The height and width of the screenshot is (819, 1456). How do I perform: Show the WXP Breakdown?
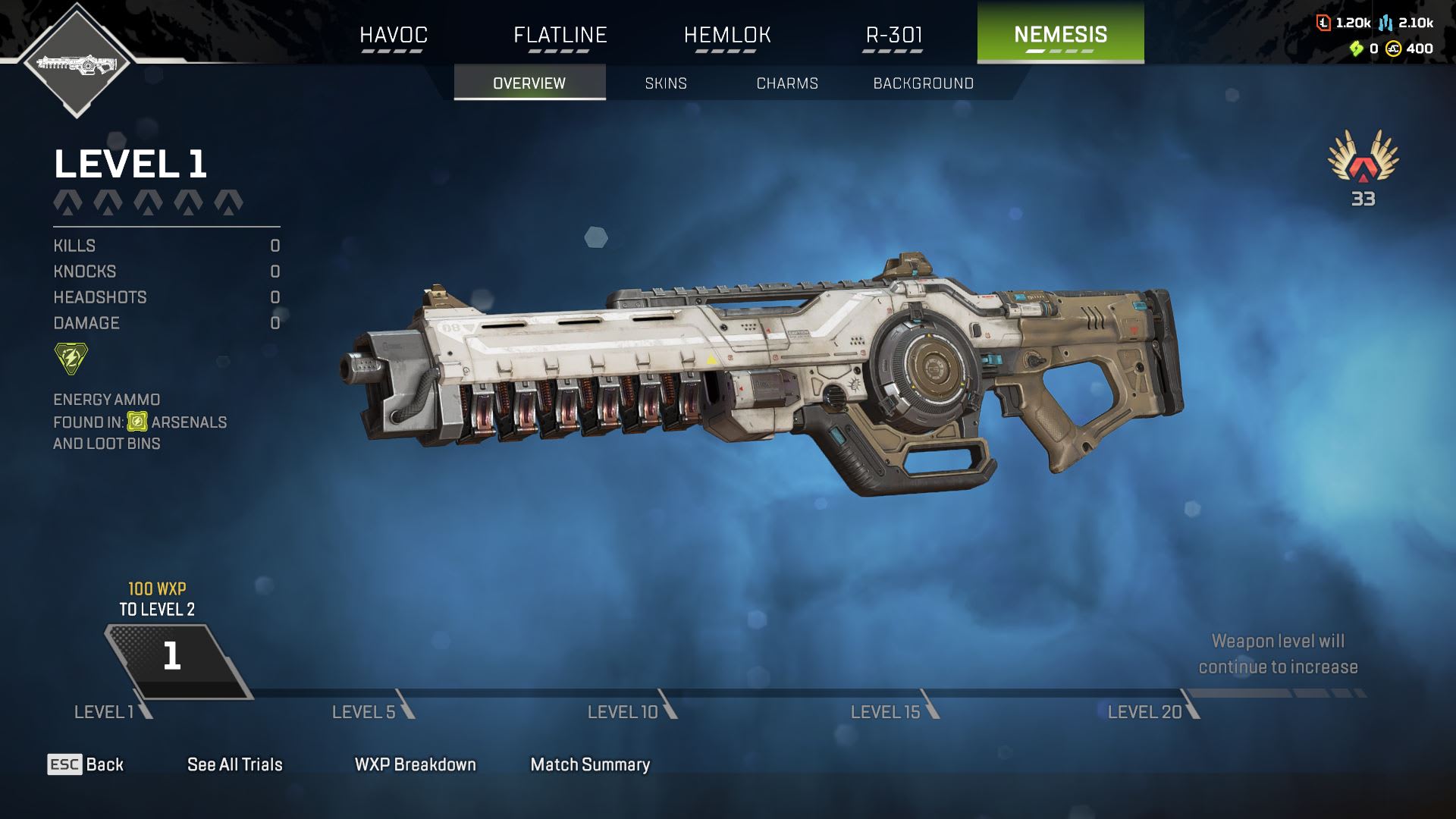(x=415, y=764)
